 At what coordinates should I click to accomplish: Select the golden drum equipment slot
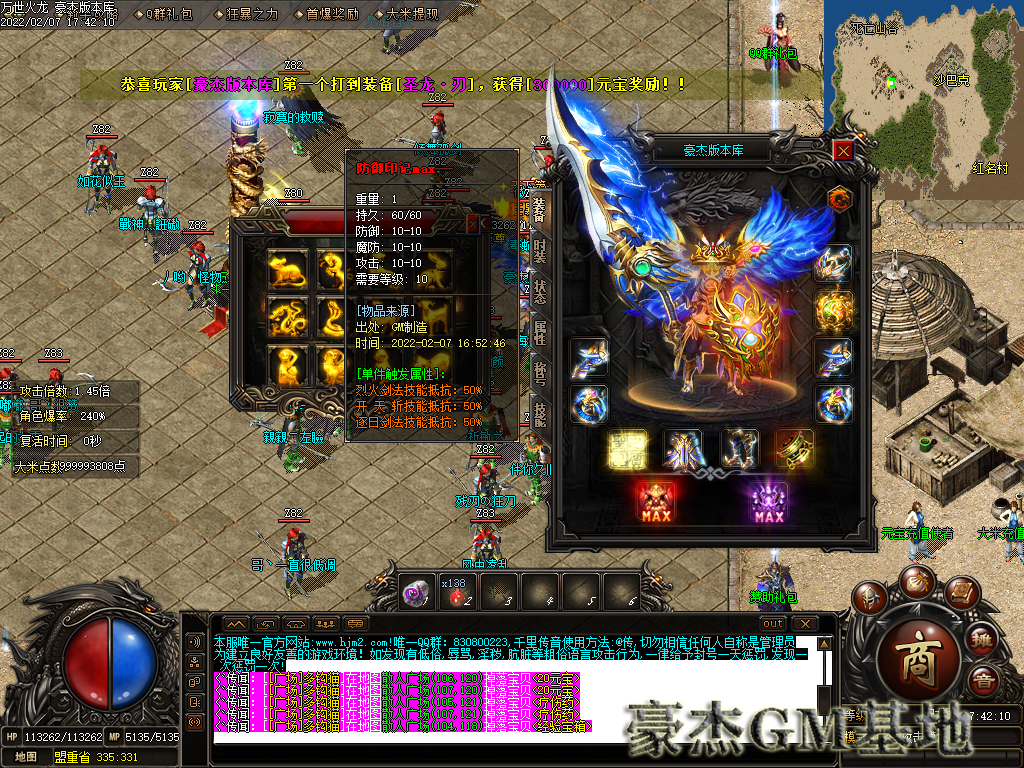click(x=793, y=450)
